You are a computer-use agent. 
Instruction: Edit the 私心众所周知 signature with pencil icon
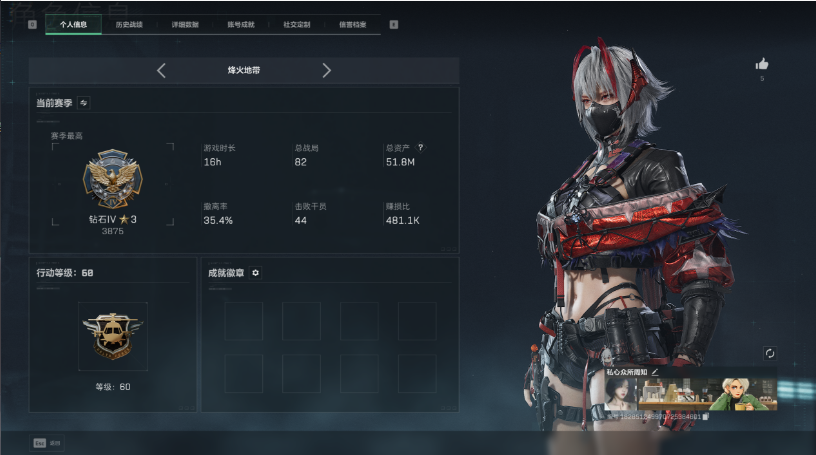click(656, 372)
